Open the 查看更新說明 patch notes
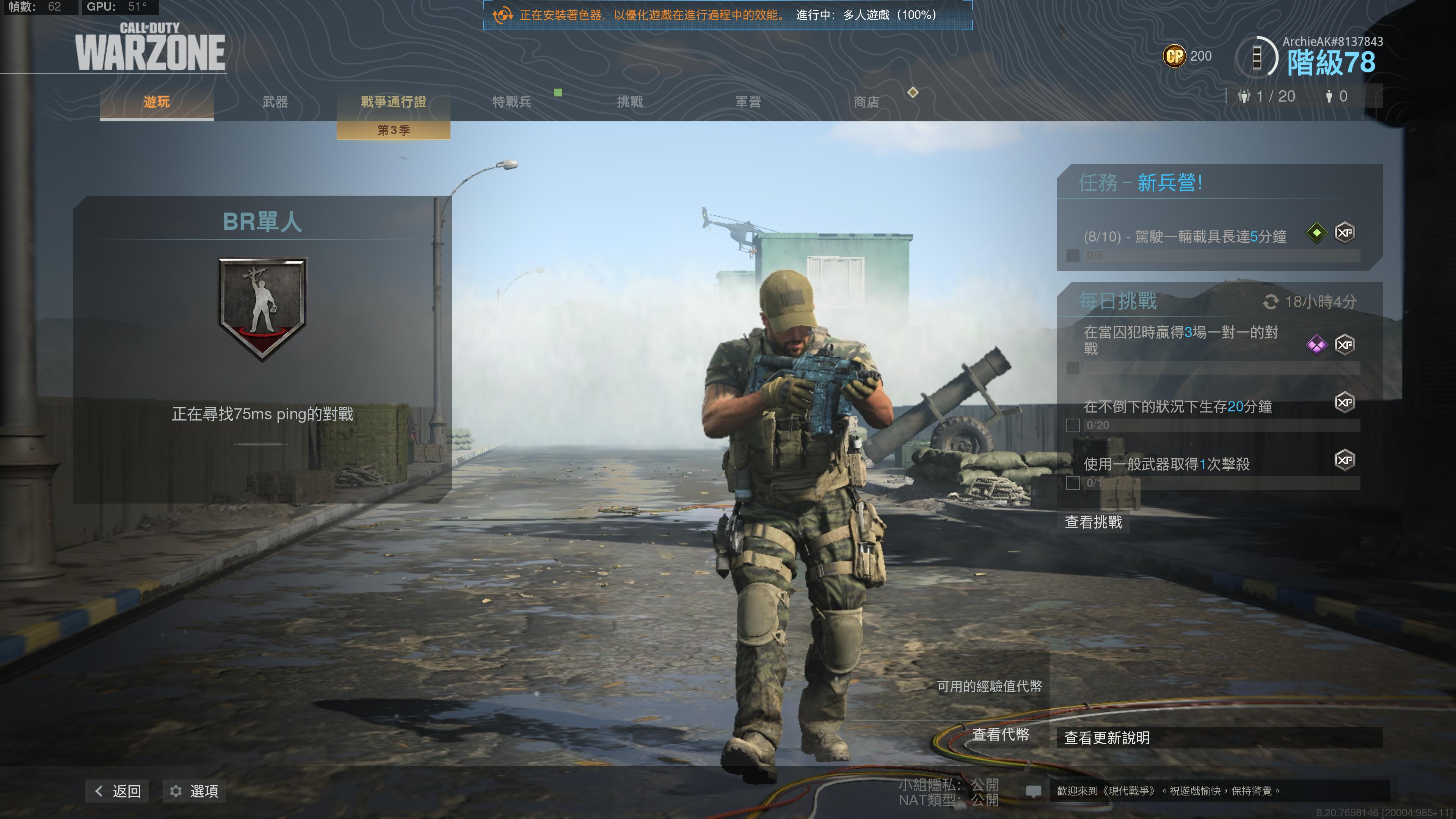 (x=1107, y=737)
